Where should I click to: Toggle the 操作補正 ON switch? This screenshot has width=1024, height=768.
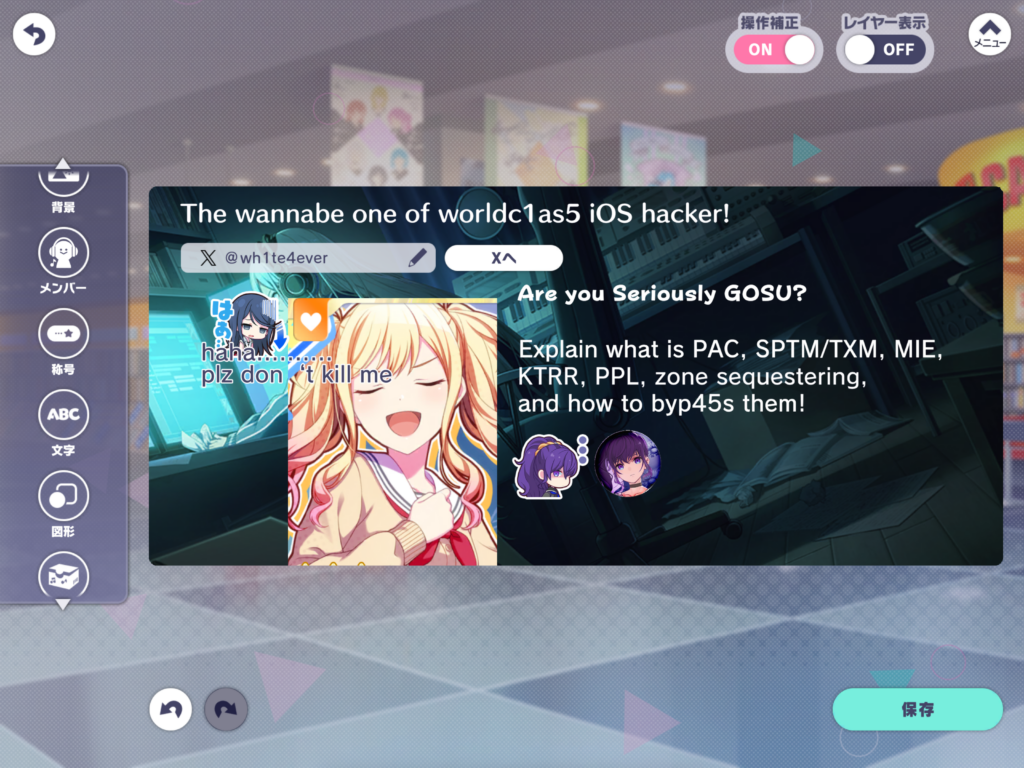[777, 49]
